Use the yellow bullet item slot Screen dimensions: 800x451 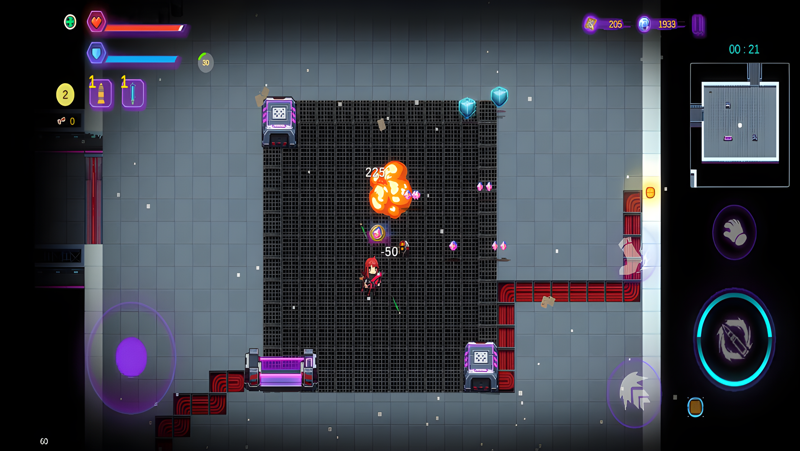100,94
